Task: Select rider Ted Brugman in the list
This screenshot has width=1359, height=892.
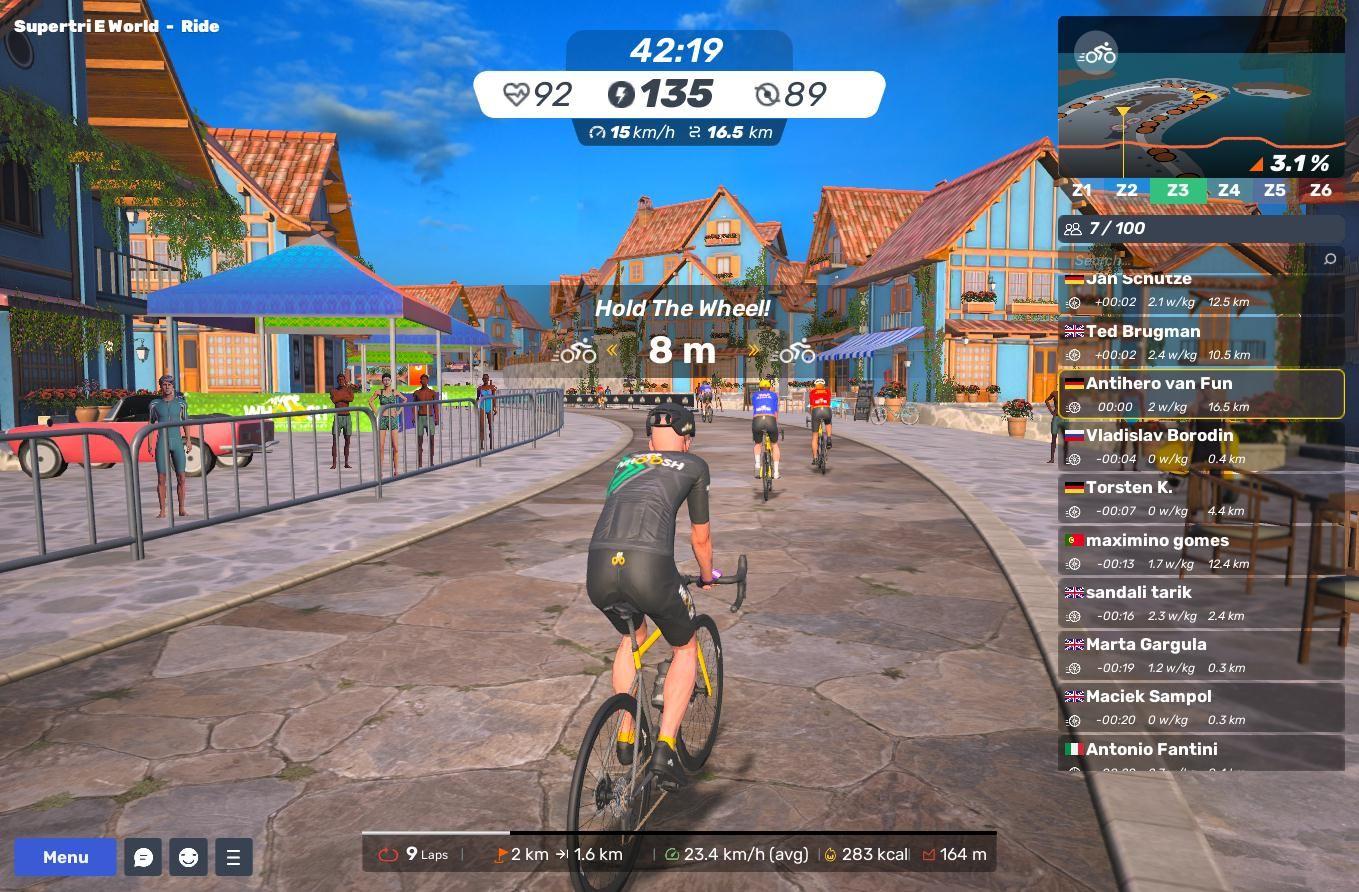Action: point(1200,342)
